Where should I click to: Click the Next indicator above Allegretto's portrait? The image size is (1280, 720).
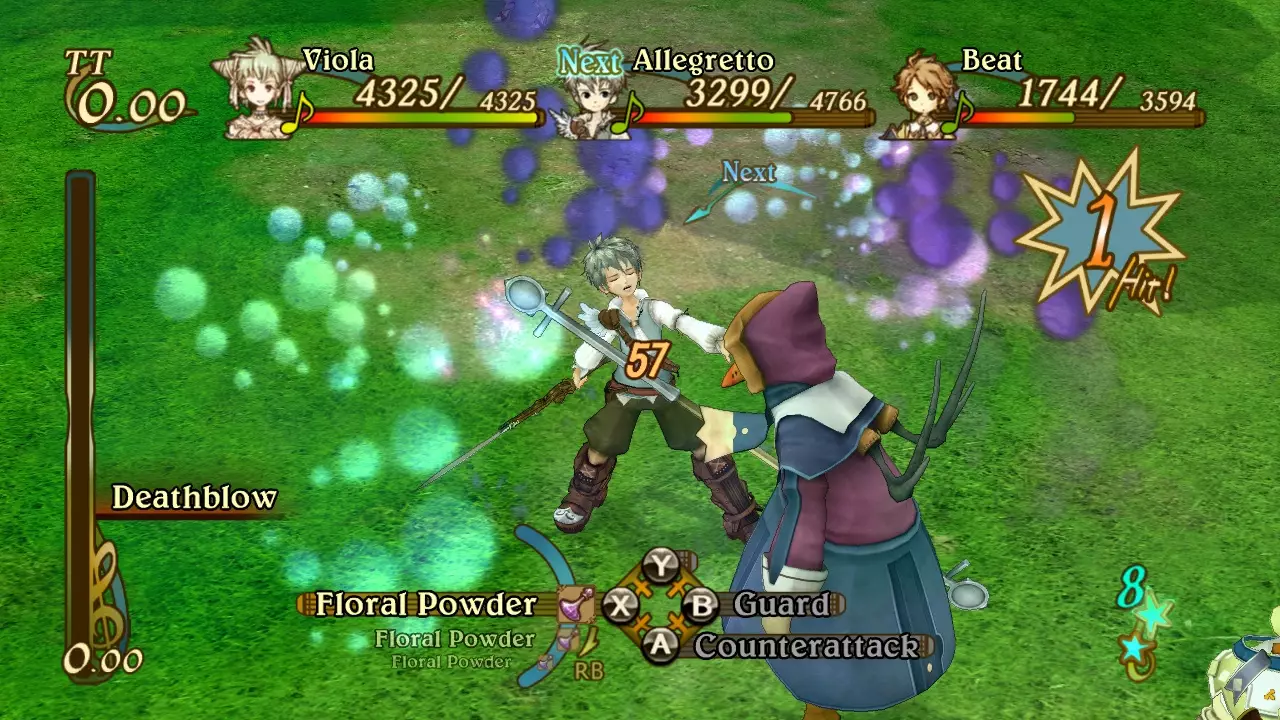point(587,60)
